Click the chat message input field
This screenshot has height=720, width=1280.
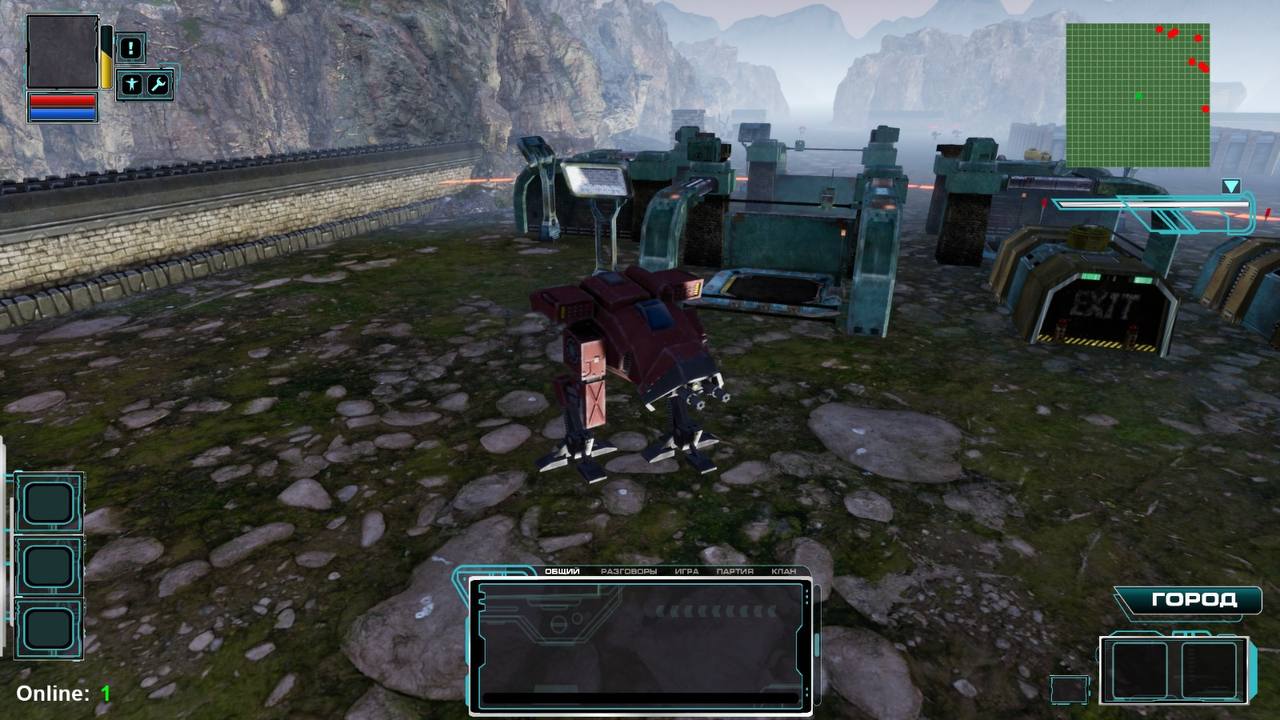coord(641,697)
